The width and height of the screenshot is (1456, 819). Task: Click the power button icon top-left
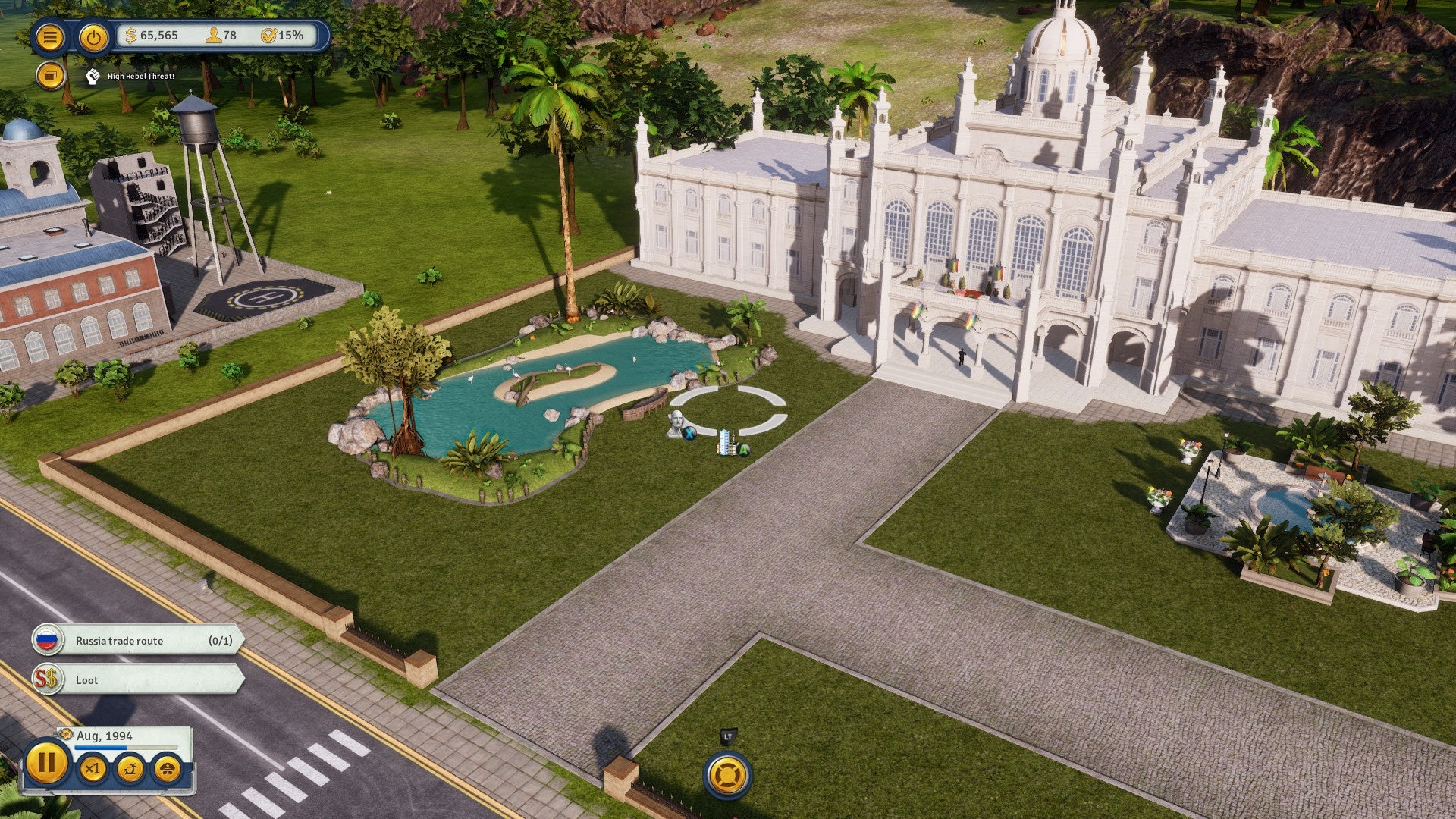[x=93, y=36]
